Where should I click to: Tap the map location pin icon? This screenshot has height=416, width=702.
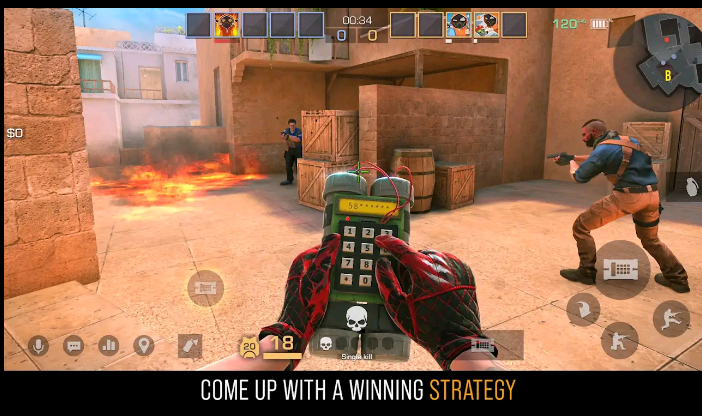point(143,346)
